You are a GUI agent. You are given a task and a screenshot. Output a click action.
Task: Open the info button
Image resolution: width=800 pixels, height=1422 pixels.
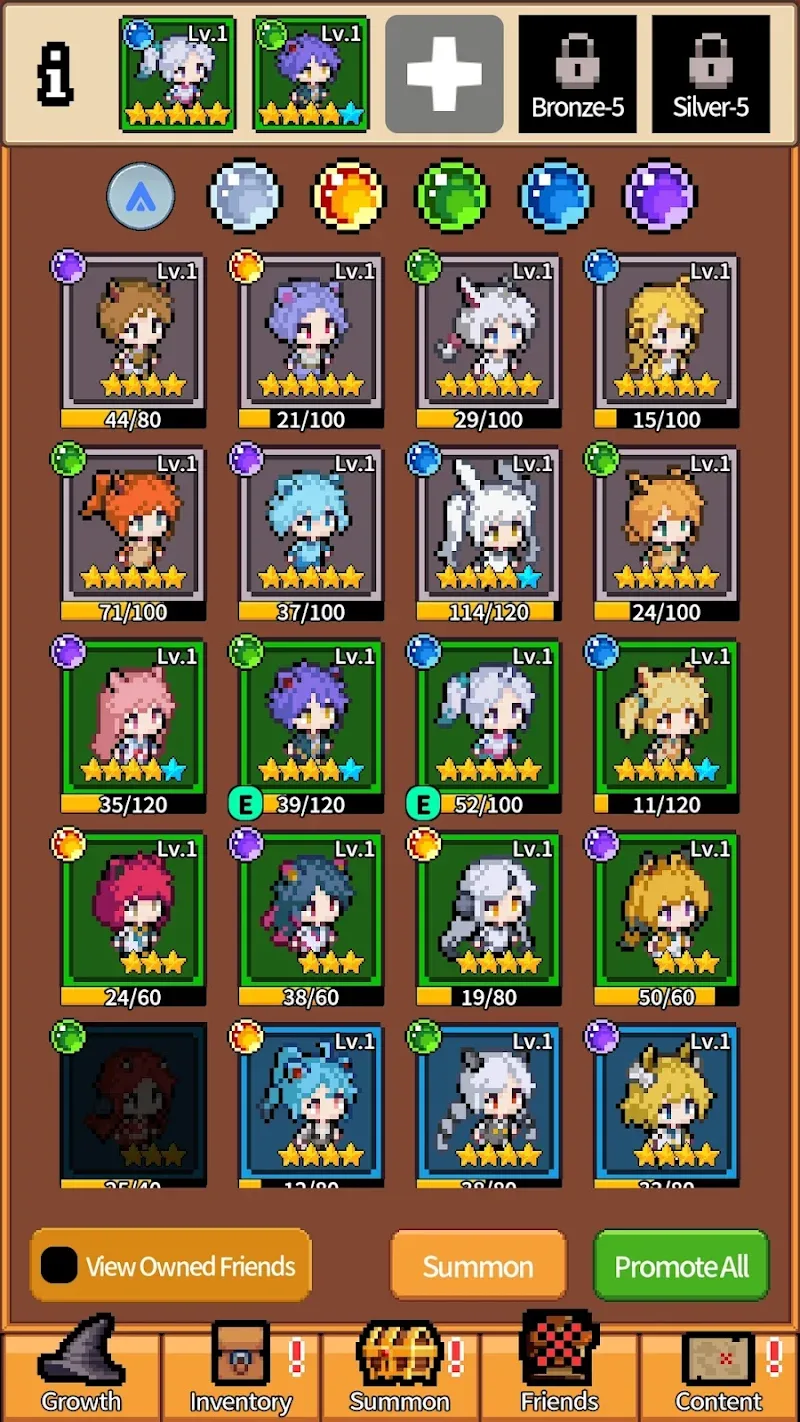click(x=55, y=75)
